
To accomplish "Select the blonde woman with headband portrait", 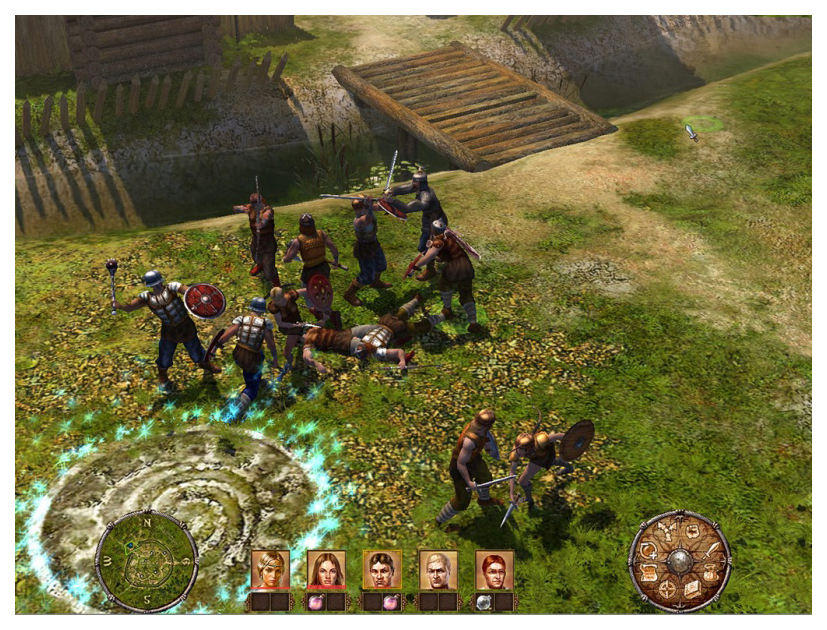I will (270, 570).
